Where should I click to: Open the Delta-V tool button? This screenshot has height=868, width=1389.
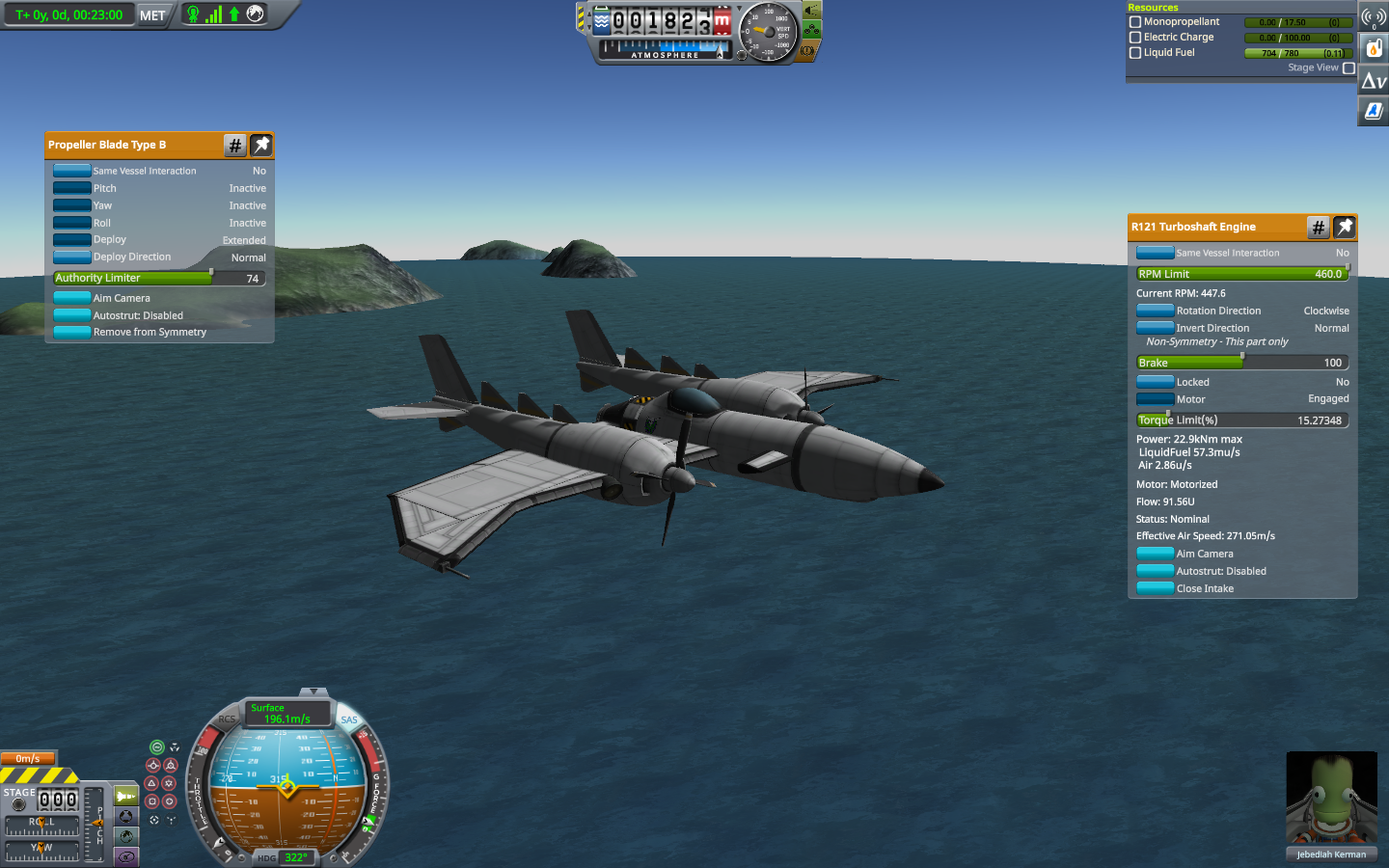(x=1374, y=81)
